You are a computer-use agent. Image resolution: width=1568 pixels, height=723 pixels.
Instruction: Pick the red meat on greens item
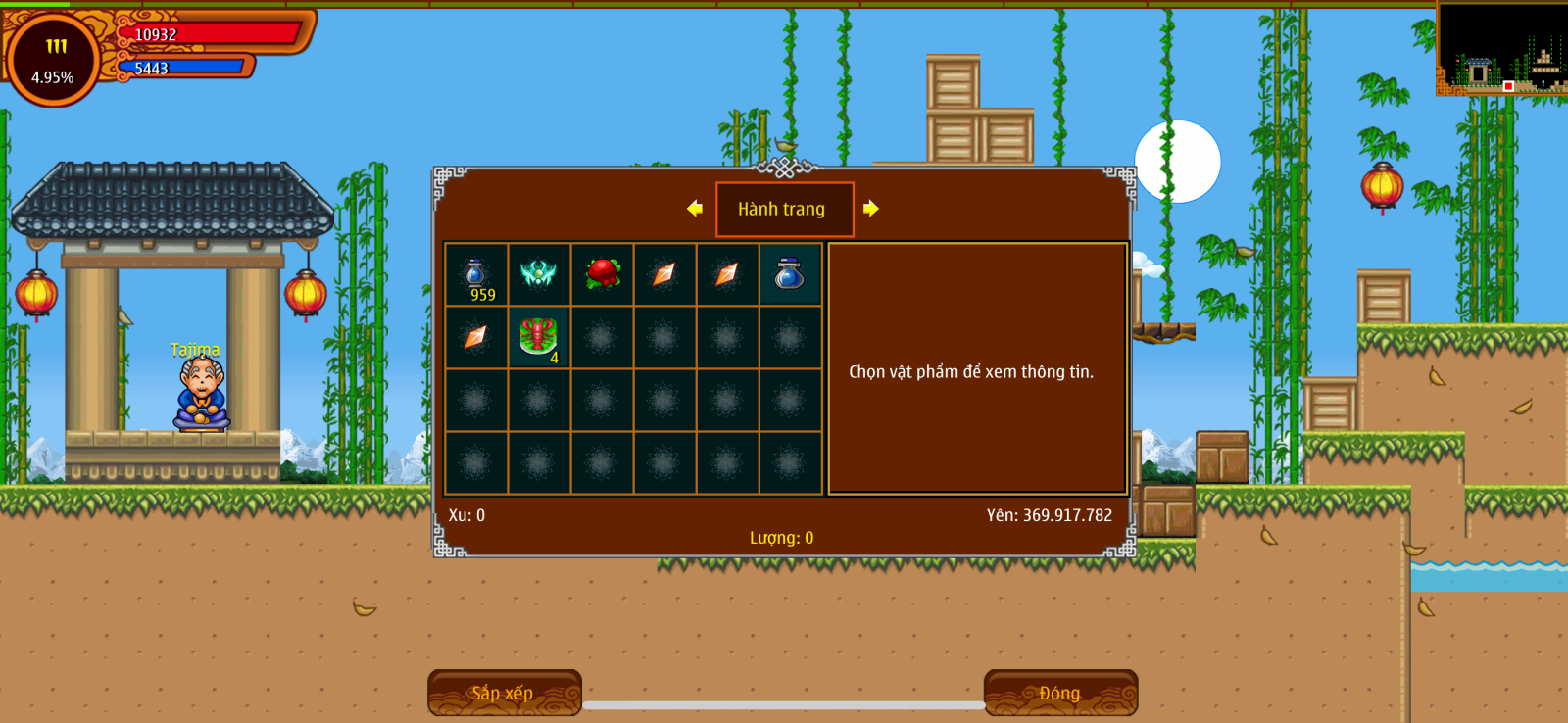pyautogui.click(x=602, y=274)
